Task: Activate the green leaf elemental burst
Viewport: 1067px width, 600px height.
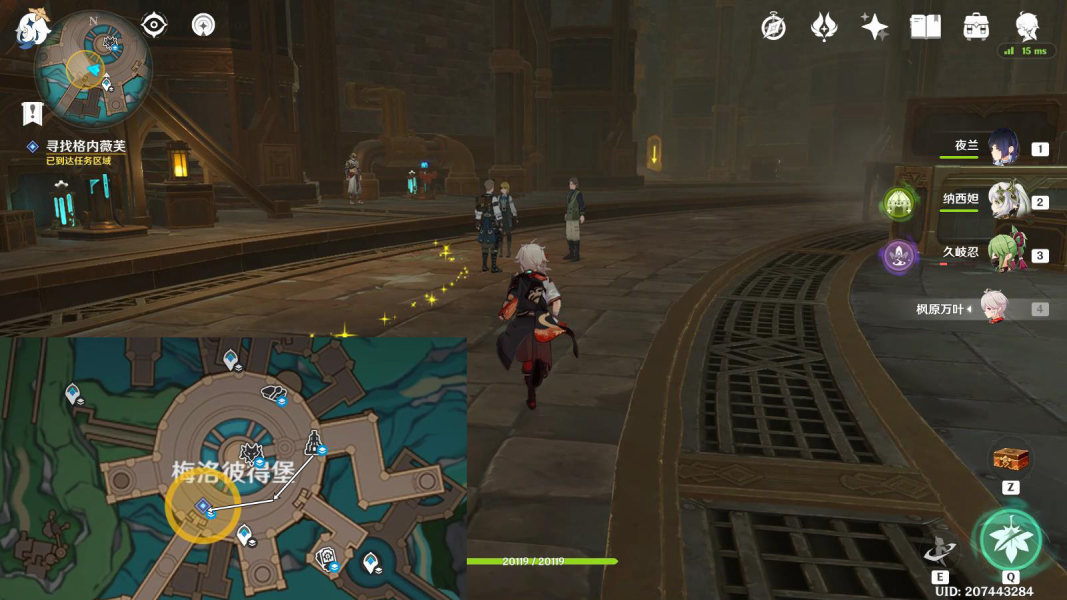Action: click(x=1010, y=539)
